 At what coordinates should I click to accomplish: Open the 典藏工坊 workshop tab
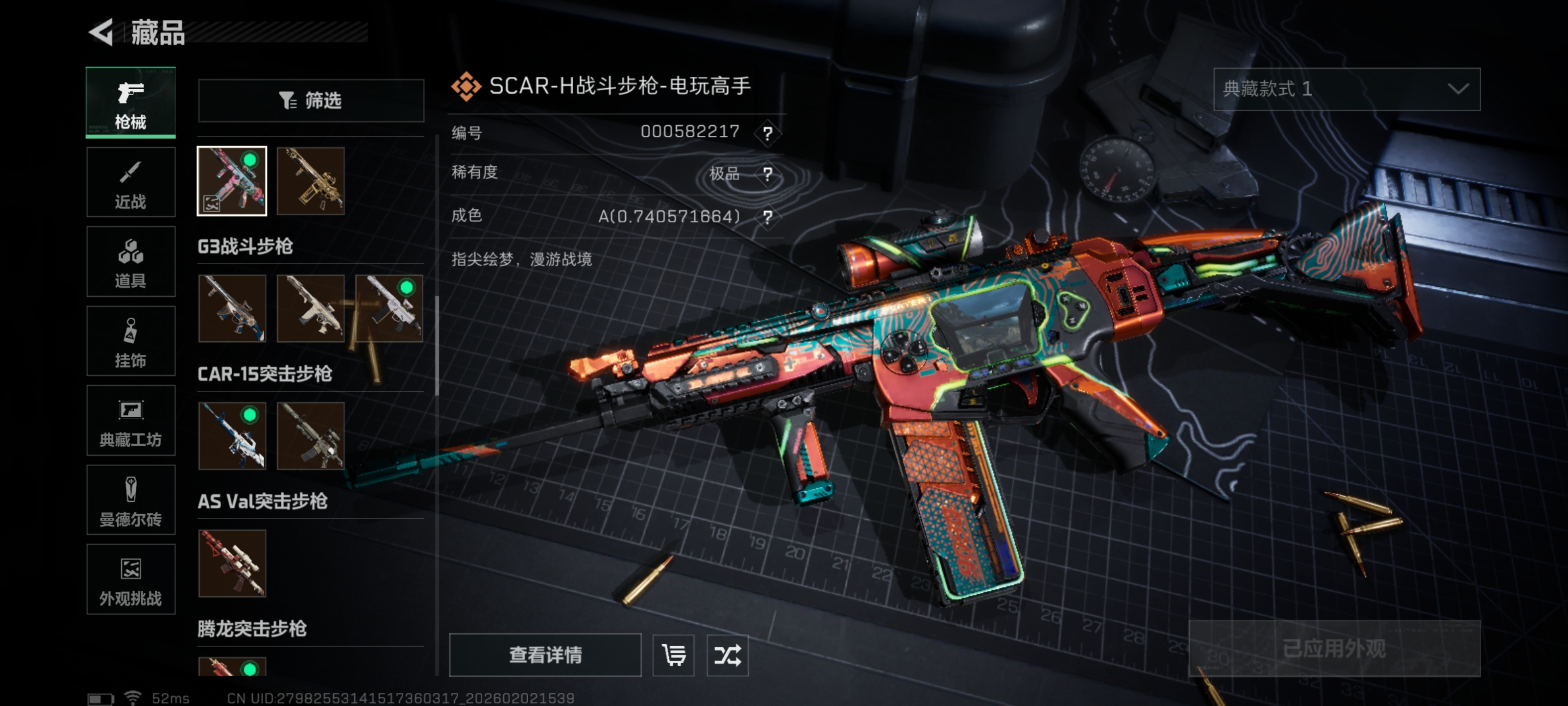[x=131, y=421]
